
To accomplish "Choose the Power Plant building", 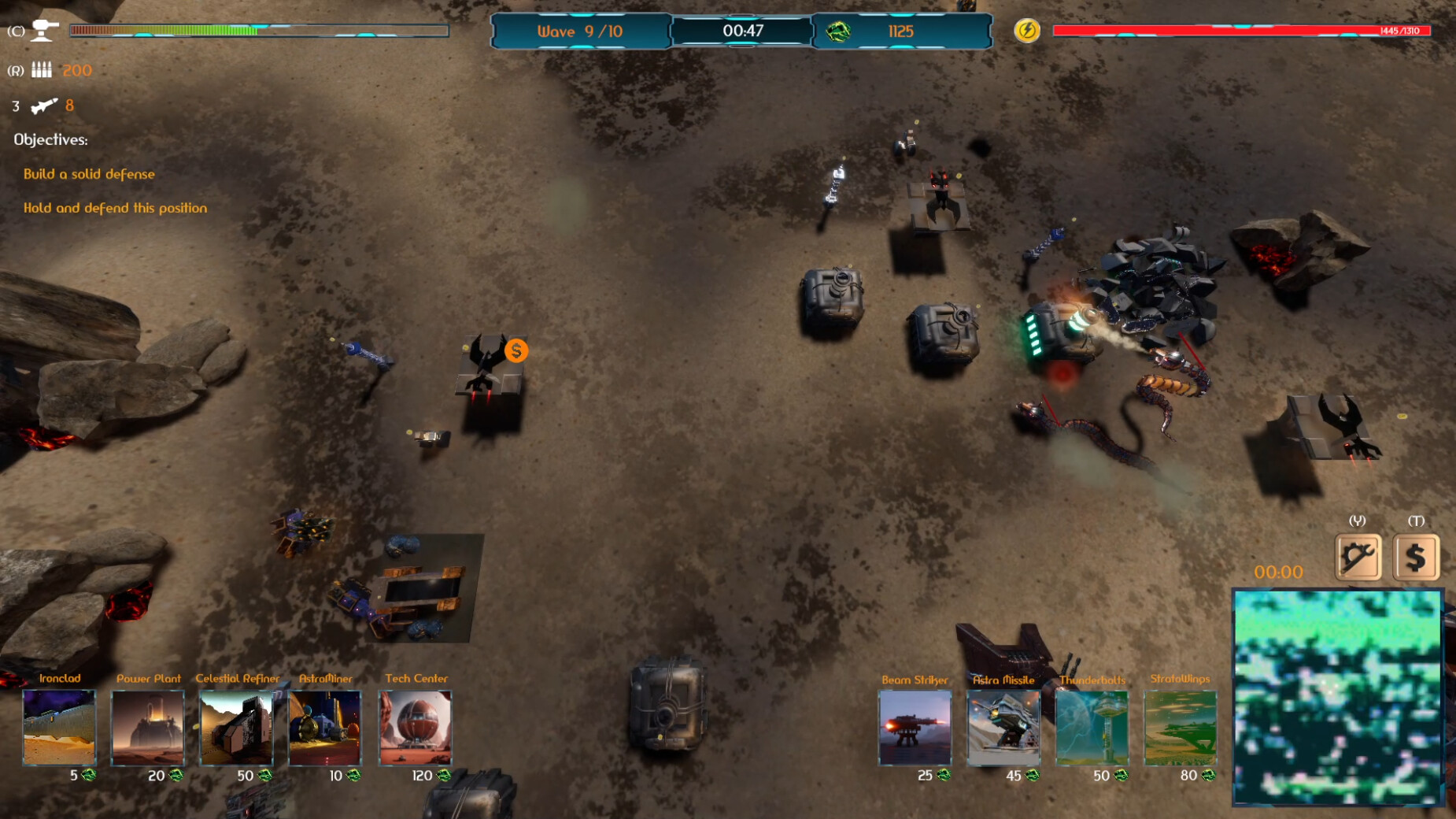I will (148, 727).
